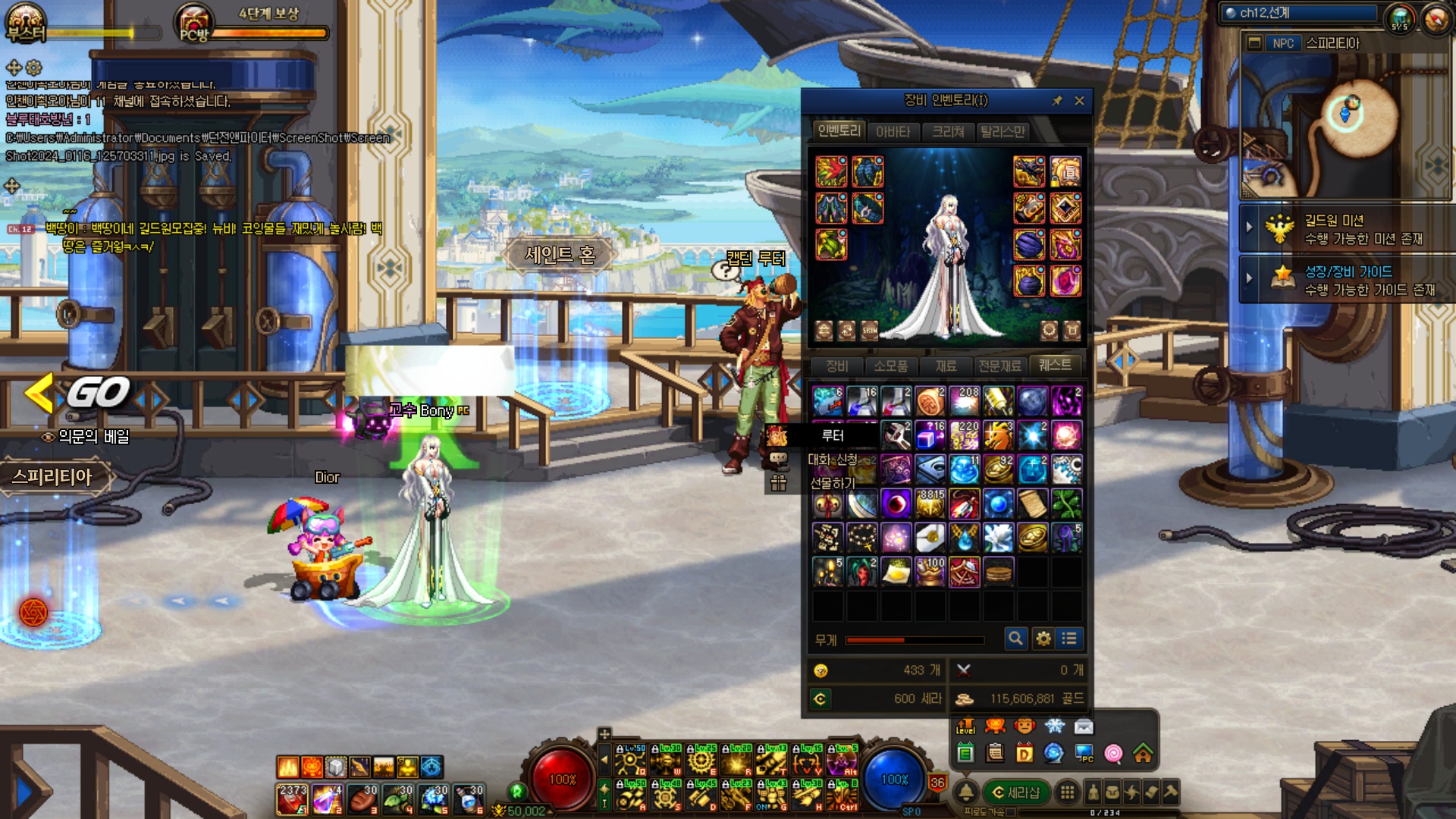Use the bread consumable in quickslot 3
Image resolution: width=1456 pixels, height=819 pixels.
click(362, 799)
